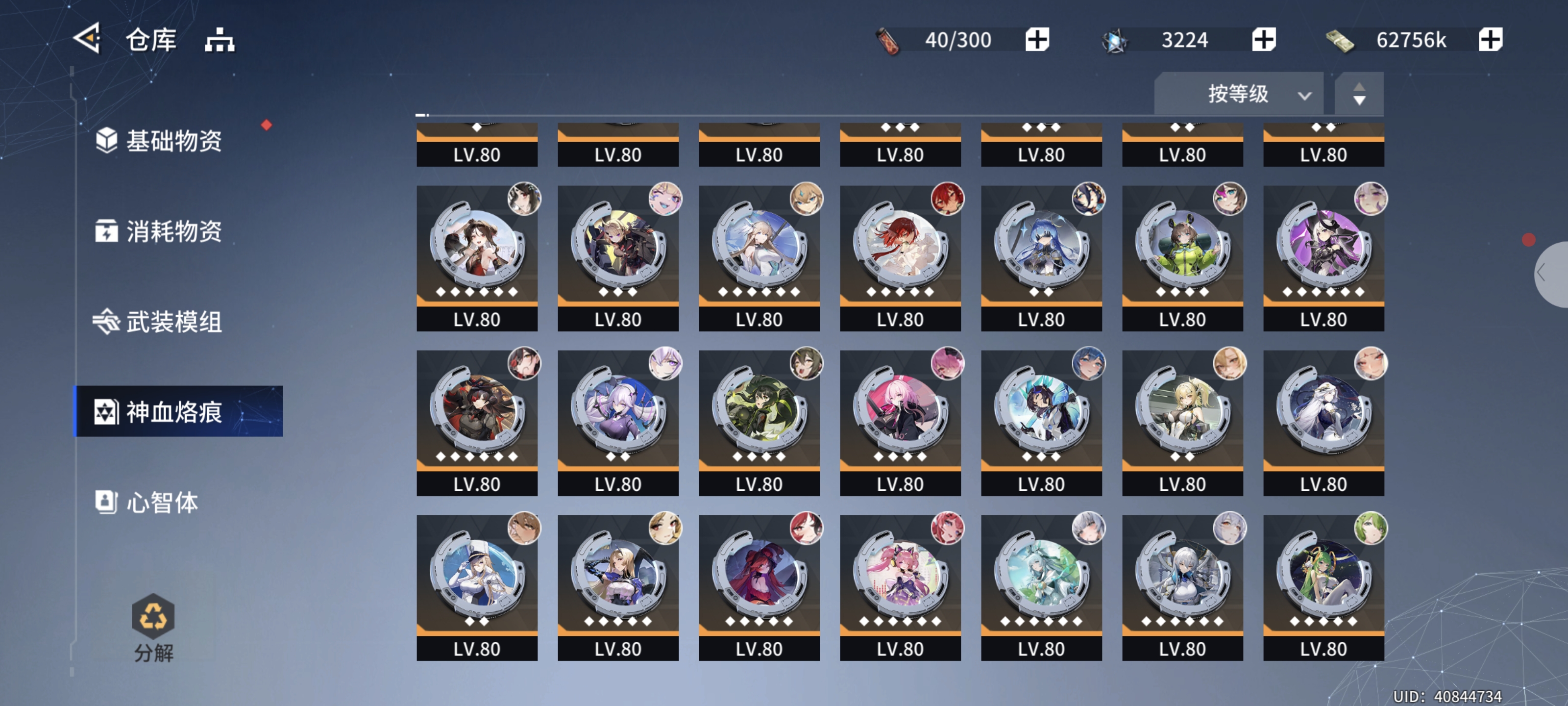Screen dimensions: 1568x706
Task: Select the 武装模组 tab
Action: pos(173,321)
